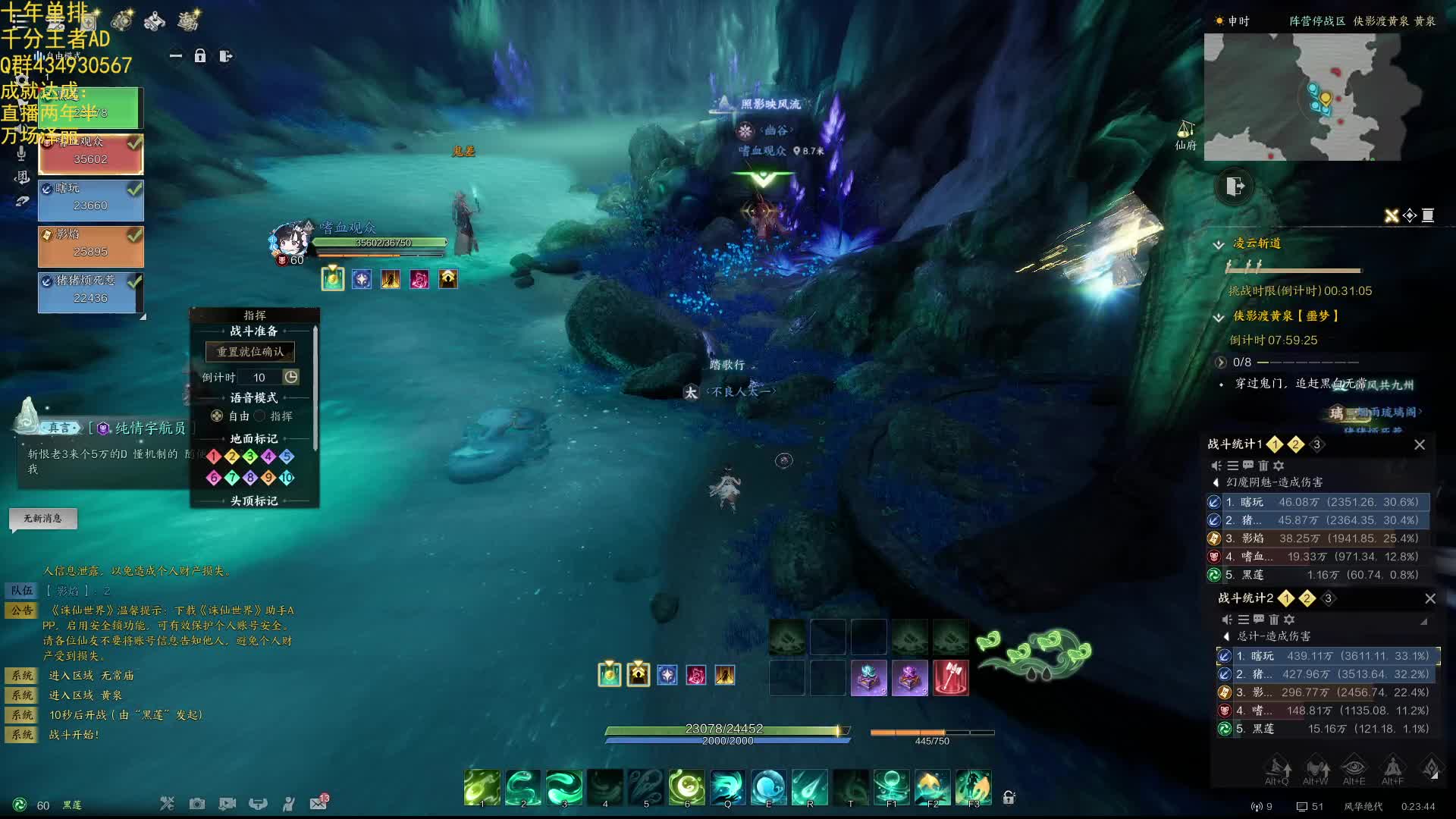Use the red axe item slot
This screenshot has width=1456, height=819.
[950, 676]
